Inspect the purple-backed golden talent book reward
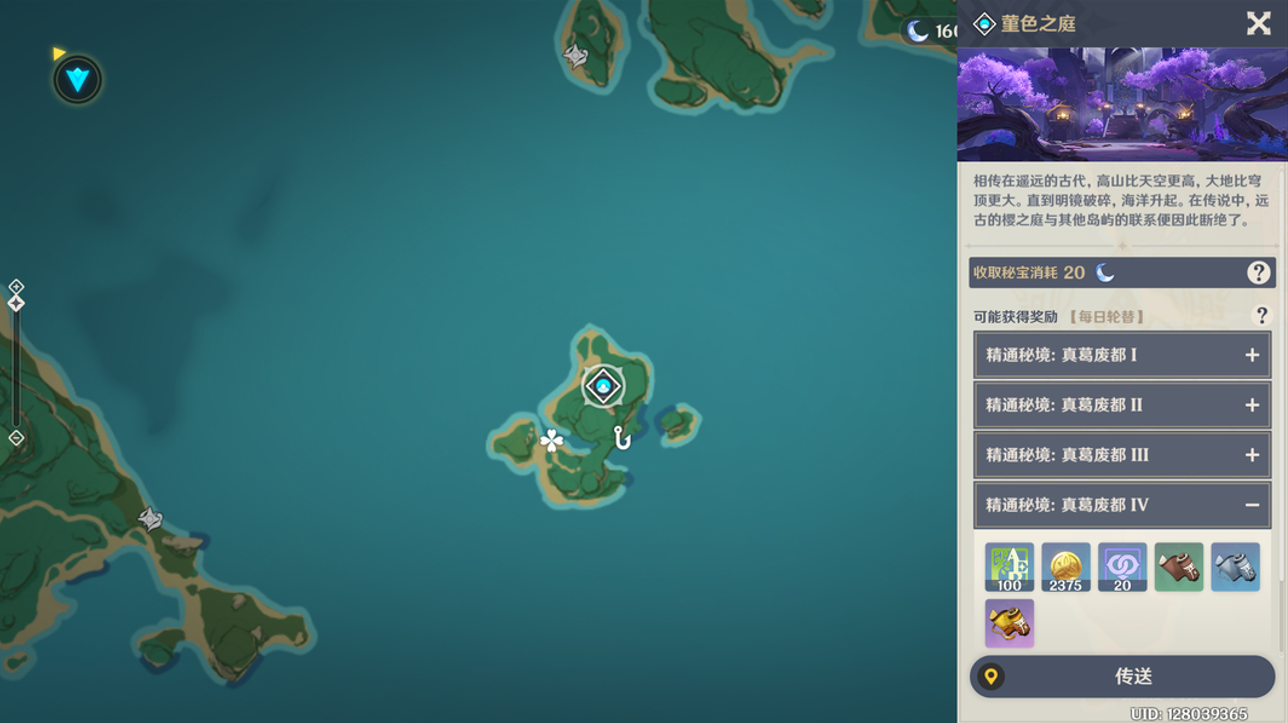1288x723 pixels. [x=1009, y=623]
